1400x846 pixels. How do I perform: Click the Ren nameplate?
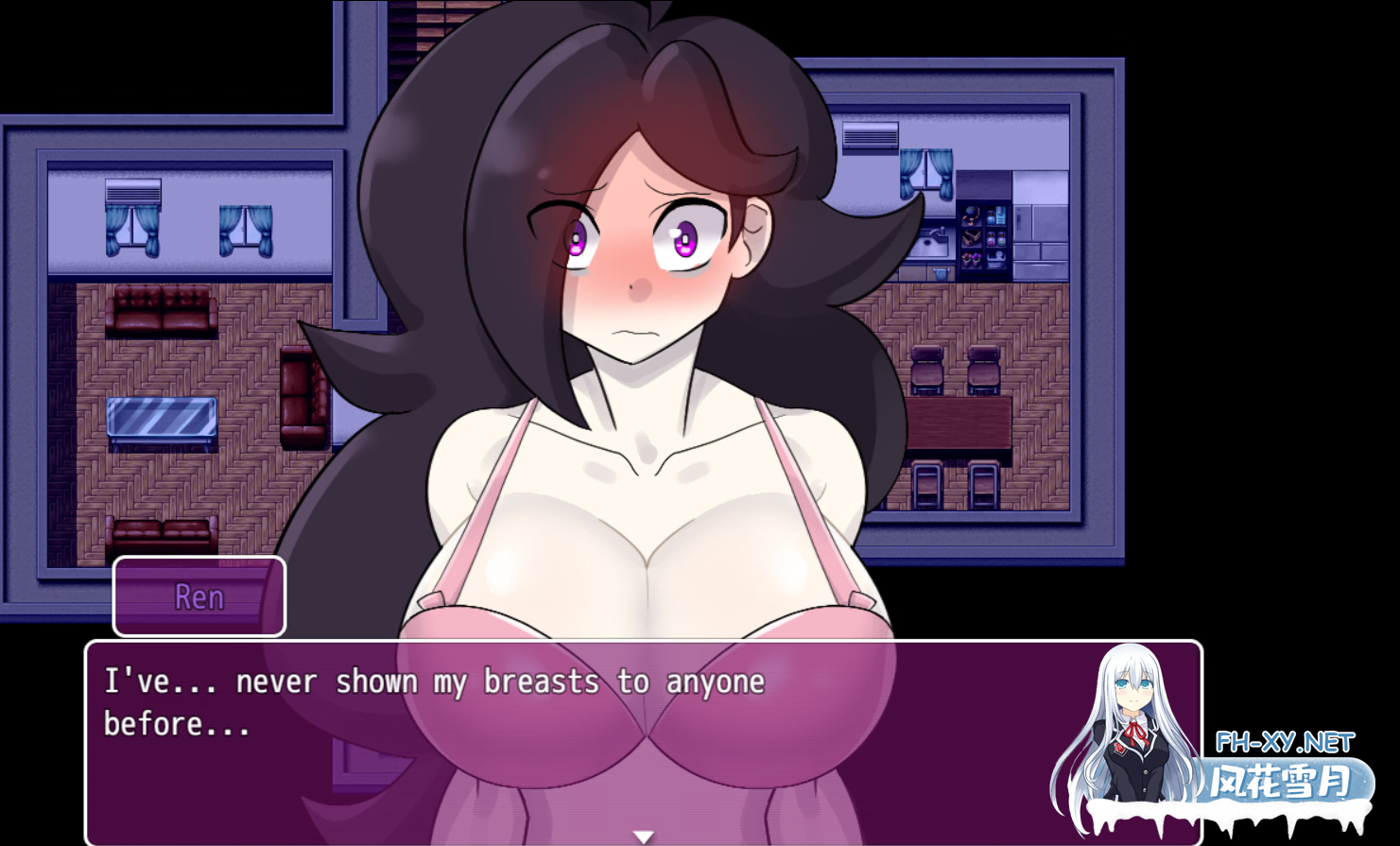pos(198,596)
